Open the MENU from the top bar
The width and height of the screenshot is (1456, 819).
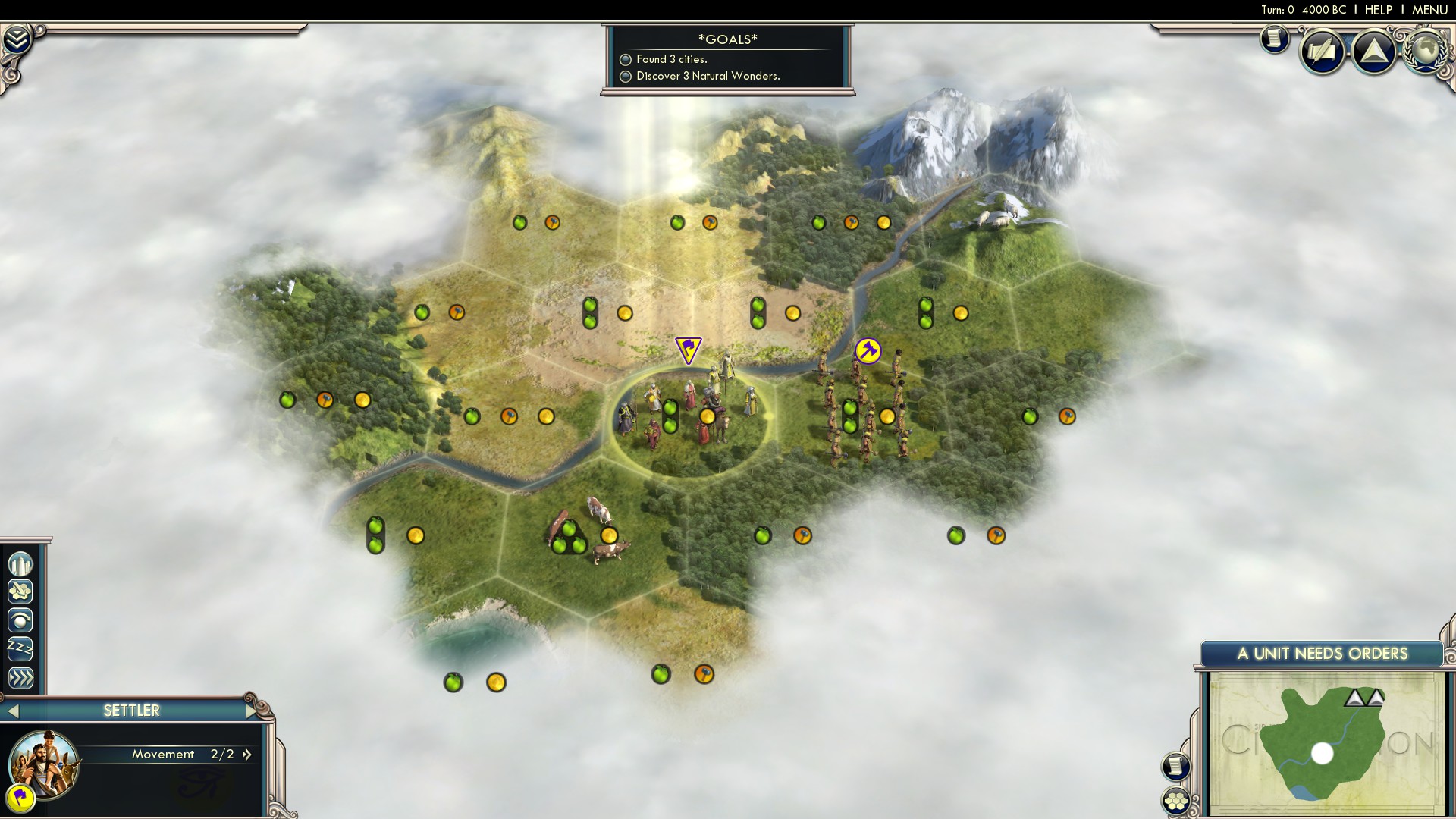[x=1429, y=10]
